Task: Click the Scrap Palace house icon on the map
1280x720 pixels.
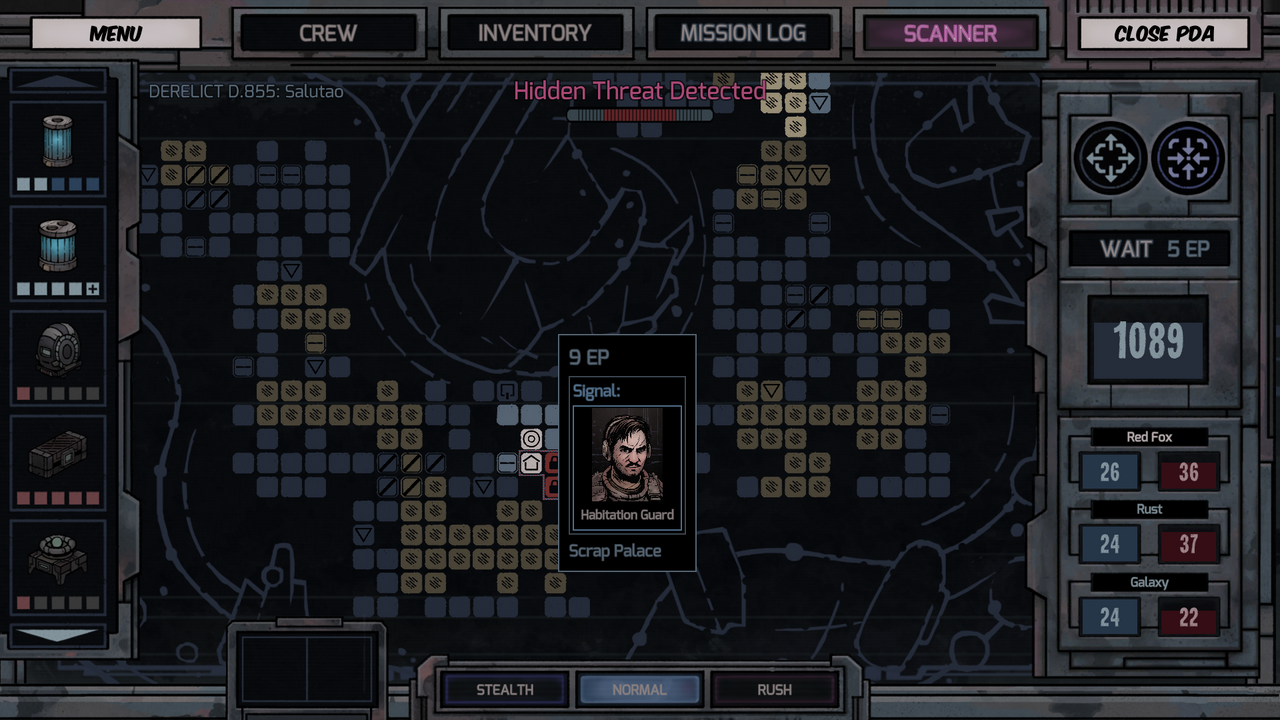Action: (533, 463)
